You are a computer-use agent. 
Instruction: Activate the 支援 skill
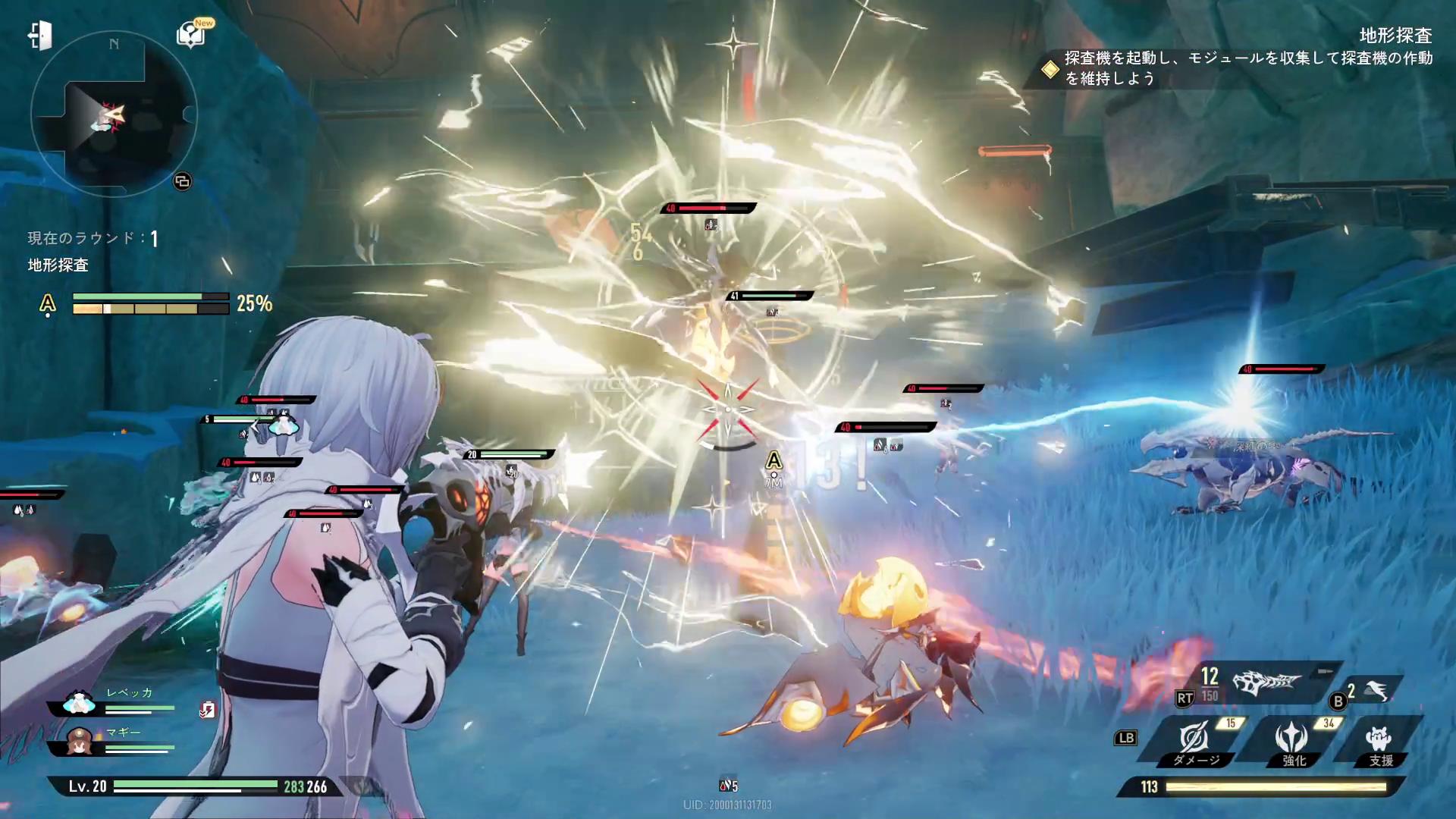click(1379, 742)
